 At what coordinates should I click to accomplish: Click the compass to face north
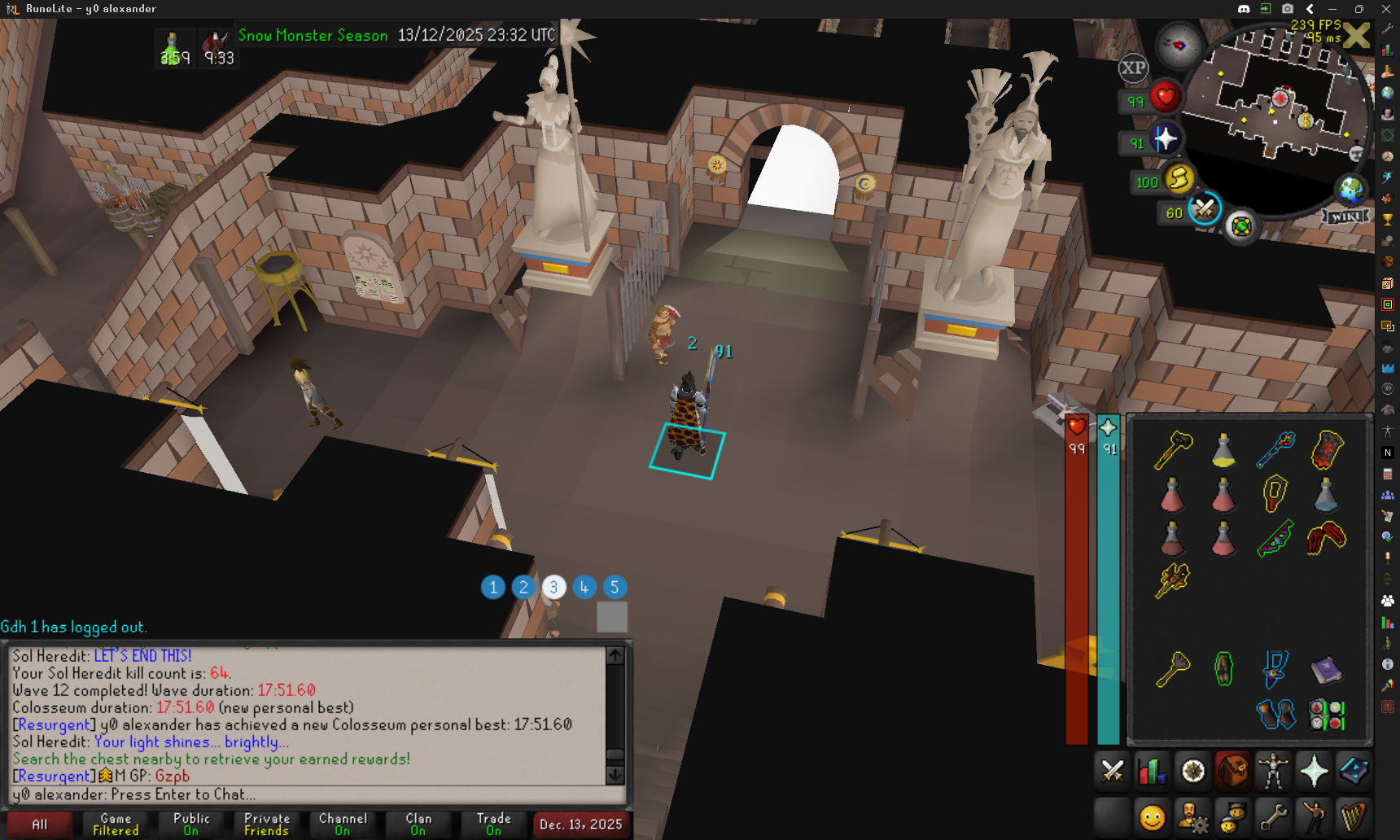pyautogui.click(x=1179, y=46)
